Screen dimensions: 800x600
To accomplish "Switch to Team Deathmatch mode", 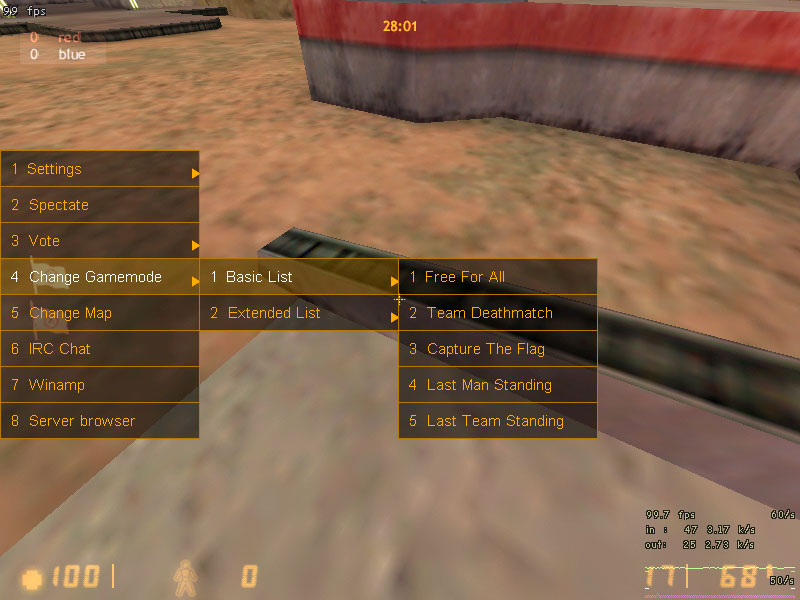I will 497,313.
